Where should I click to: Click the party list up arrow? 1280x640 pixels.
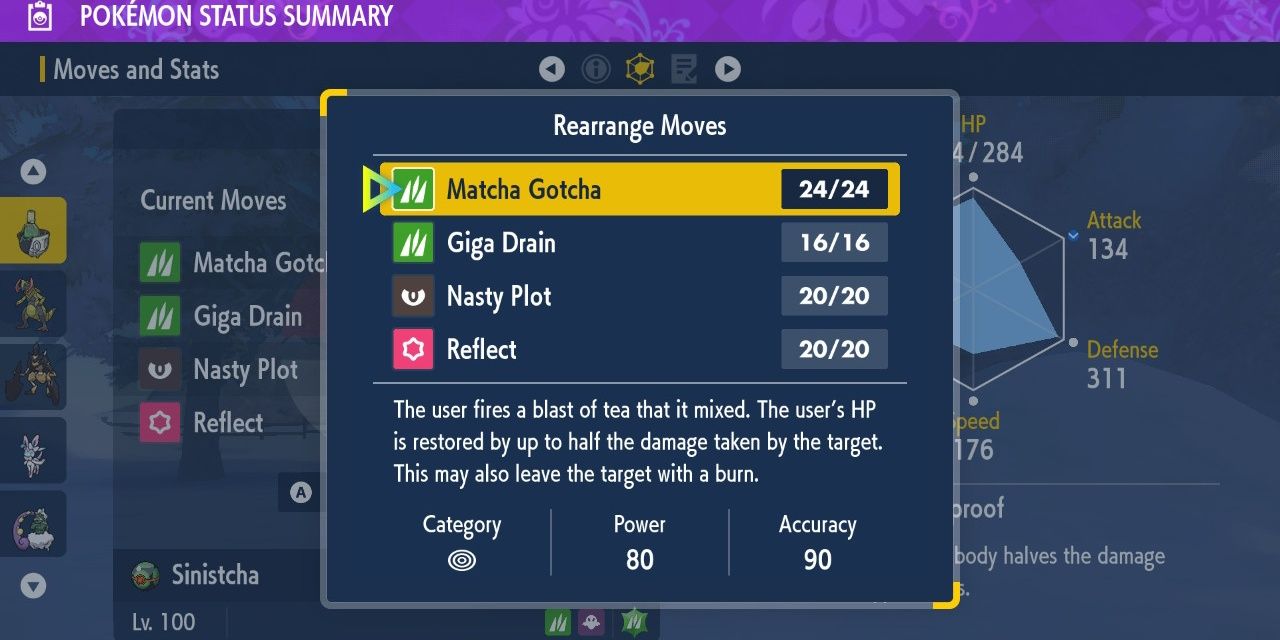coord(33,172)
